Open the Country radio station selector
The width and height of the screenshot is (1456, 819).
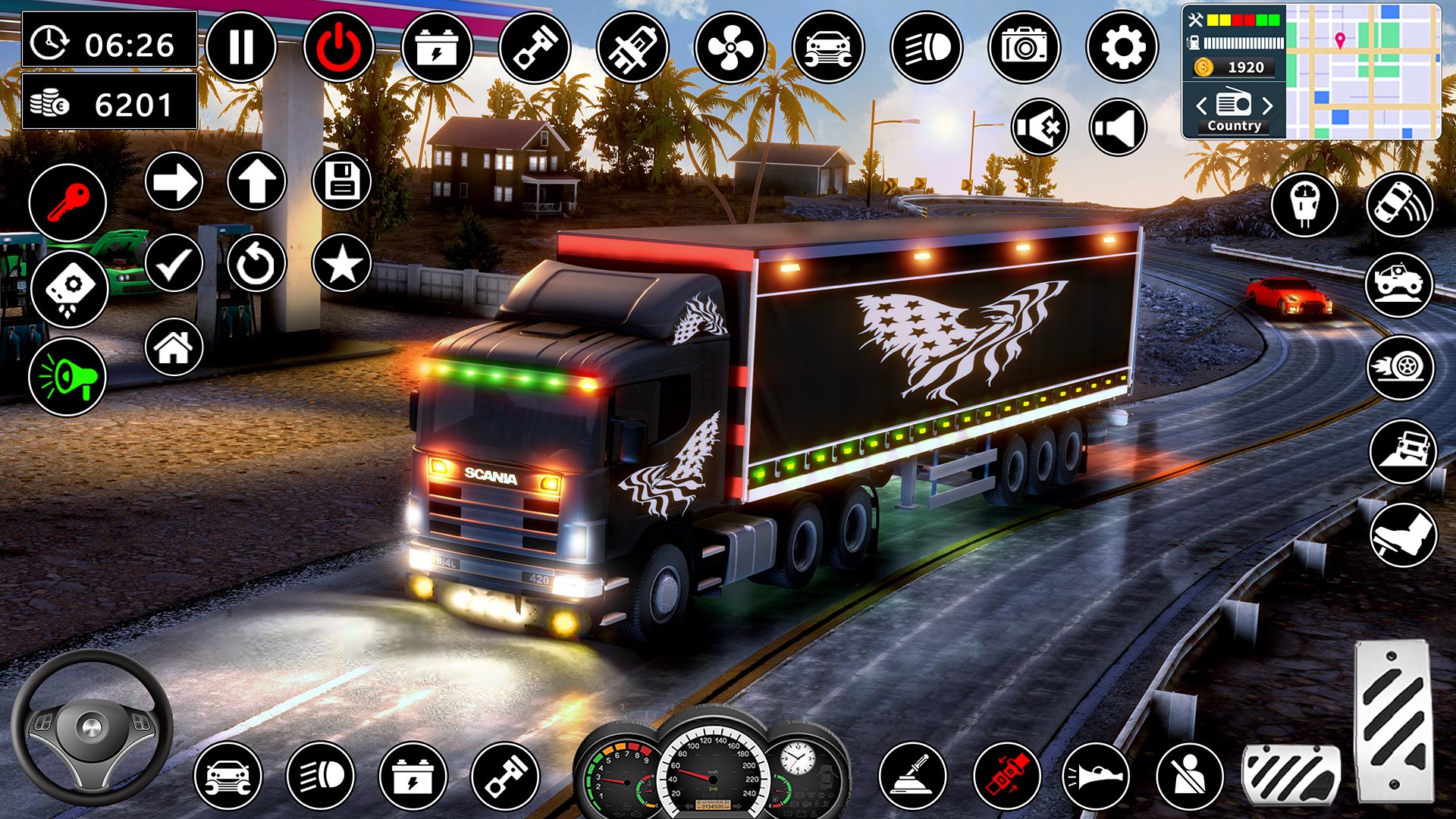[x=1234, y=126]
